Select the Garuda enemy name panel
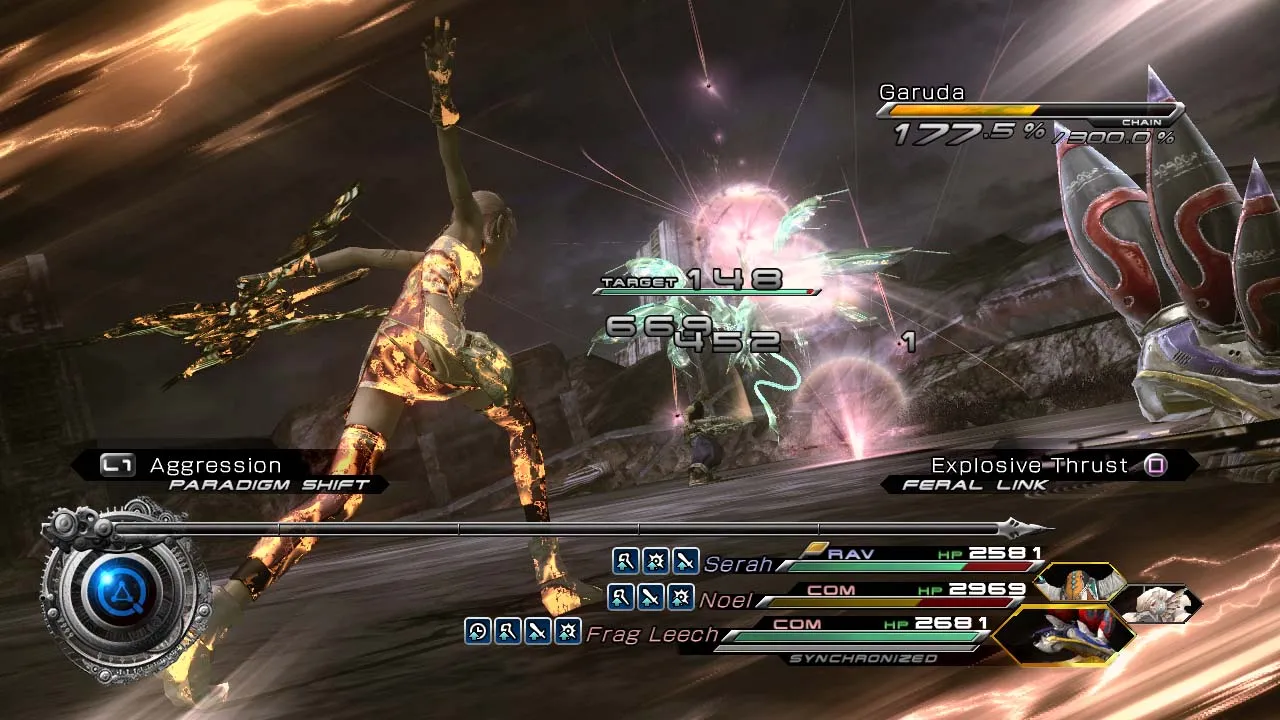Screen dimensions: 1280x720 (922, 93)
